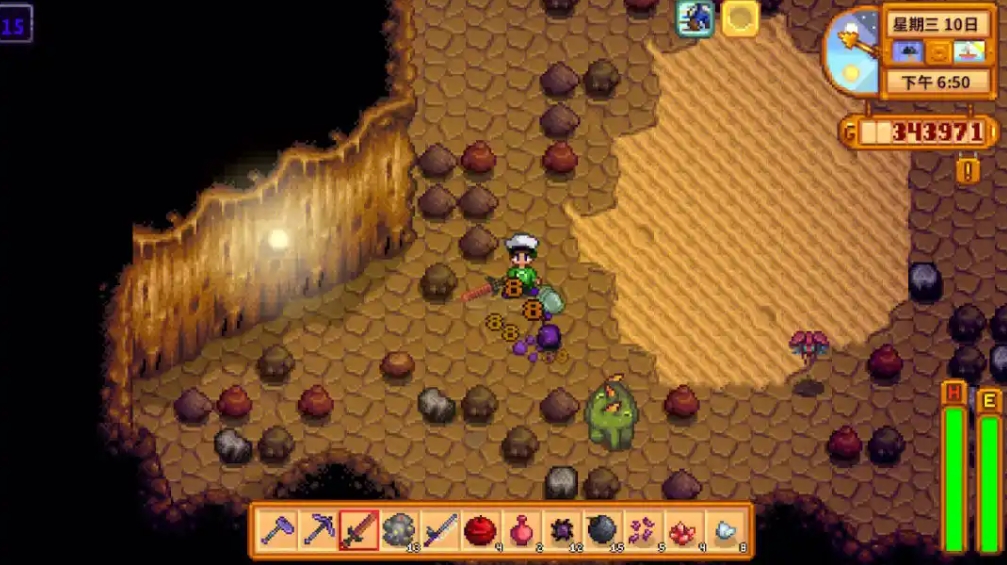
Task: Click the speed buff status icon
Action: point(695,17)
